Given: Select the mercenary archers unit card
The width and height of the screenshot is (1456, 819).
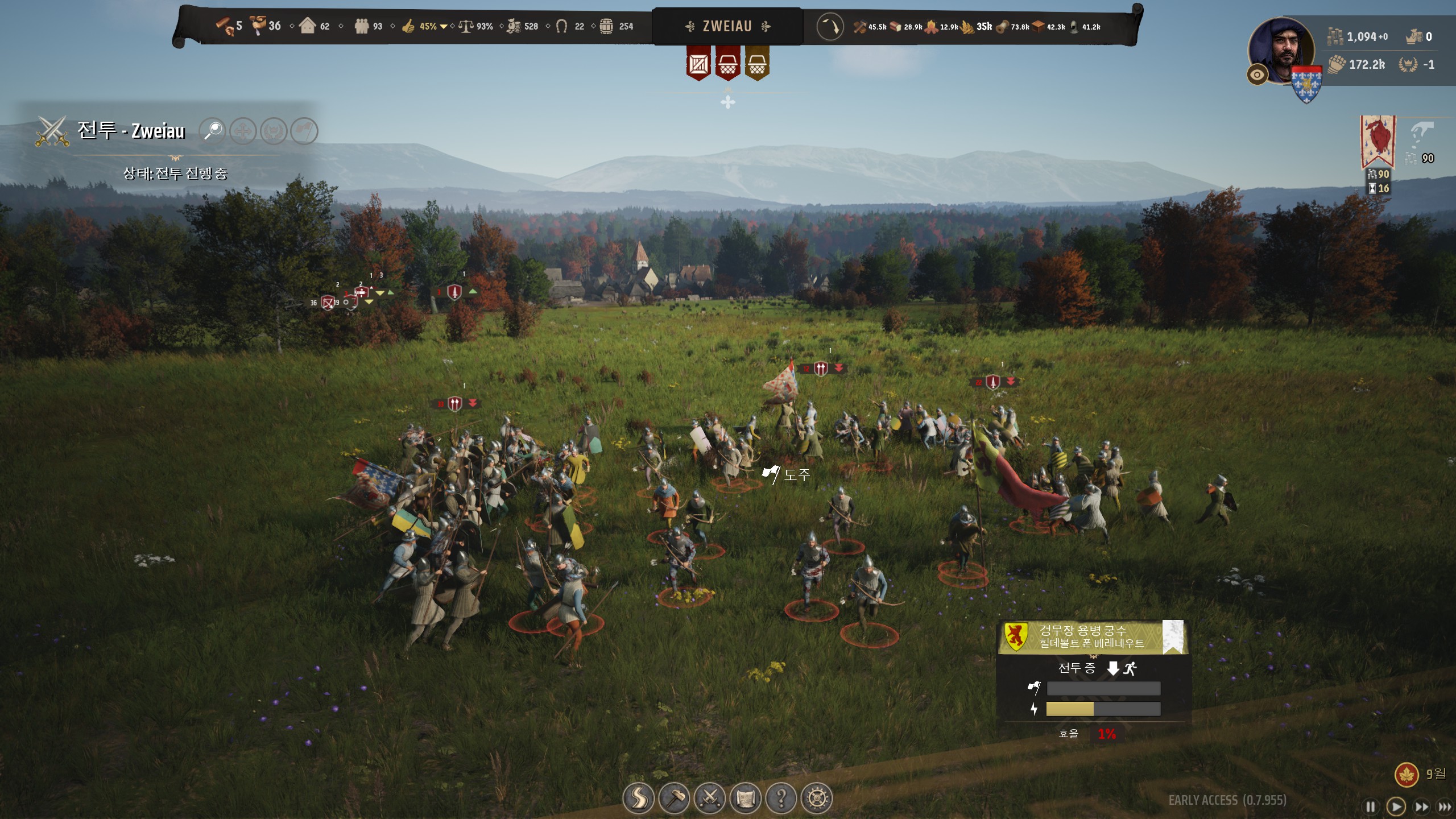Looking at the screenshot, I should 1092,637.
